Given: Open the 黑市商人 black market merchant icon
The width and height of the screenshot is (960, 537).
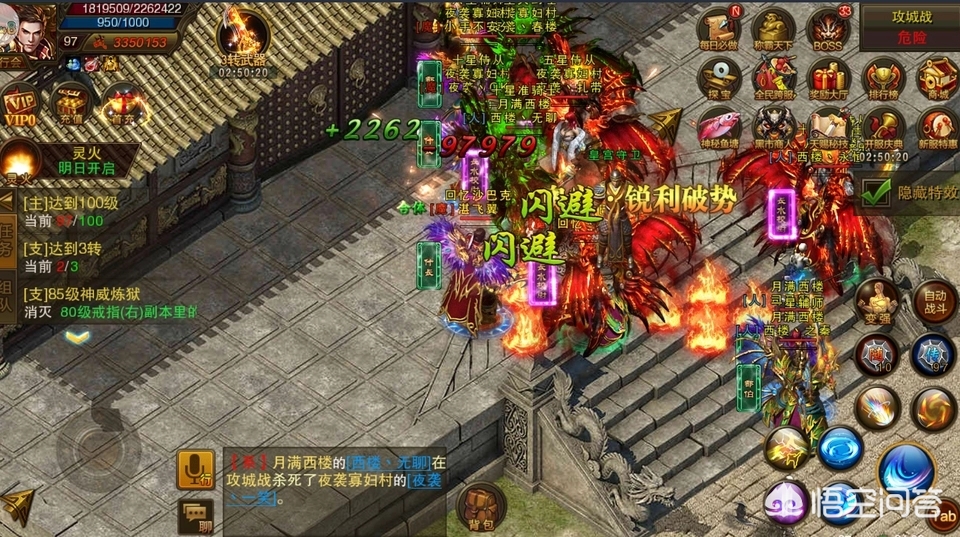Looking at the screenshot, I should click(x=773, y=127).
